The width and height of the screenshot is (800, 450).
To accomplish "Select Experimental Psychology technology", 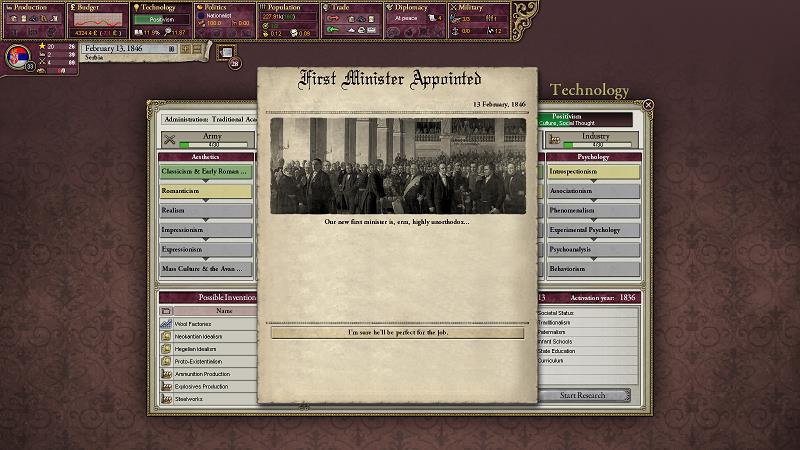I will (x=594, y=230).
